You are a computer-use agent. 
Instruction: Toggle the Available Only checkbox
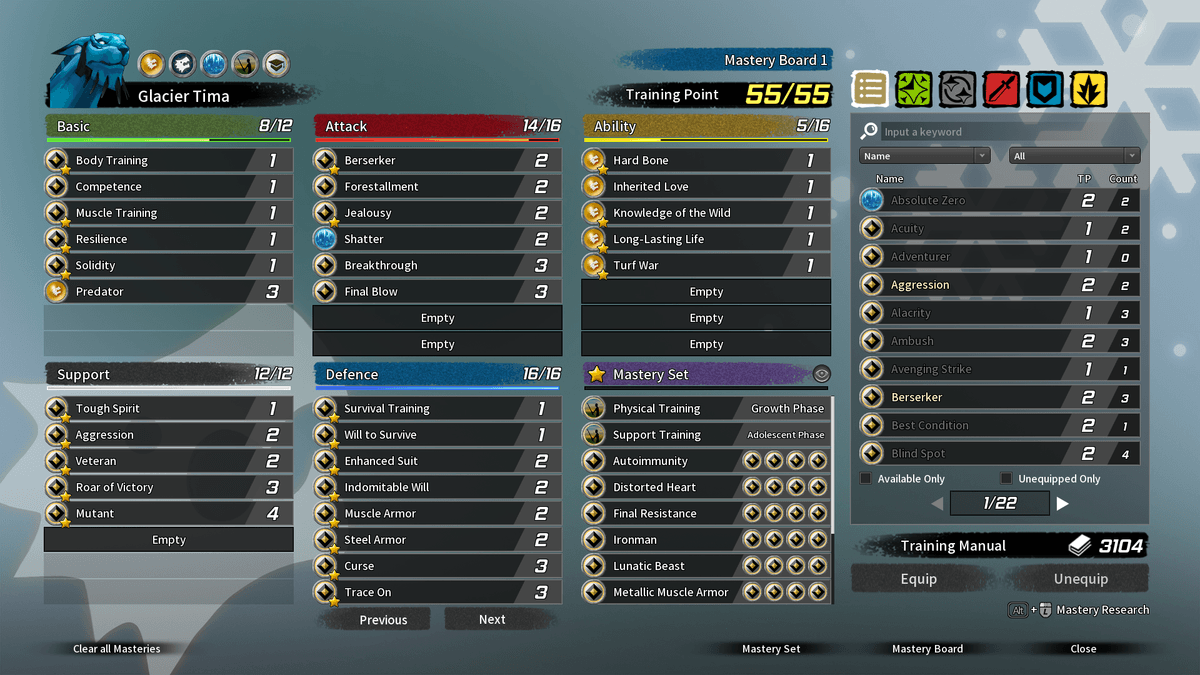tap(866, 479)
